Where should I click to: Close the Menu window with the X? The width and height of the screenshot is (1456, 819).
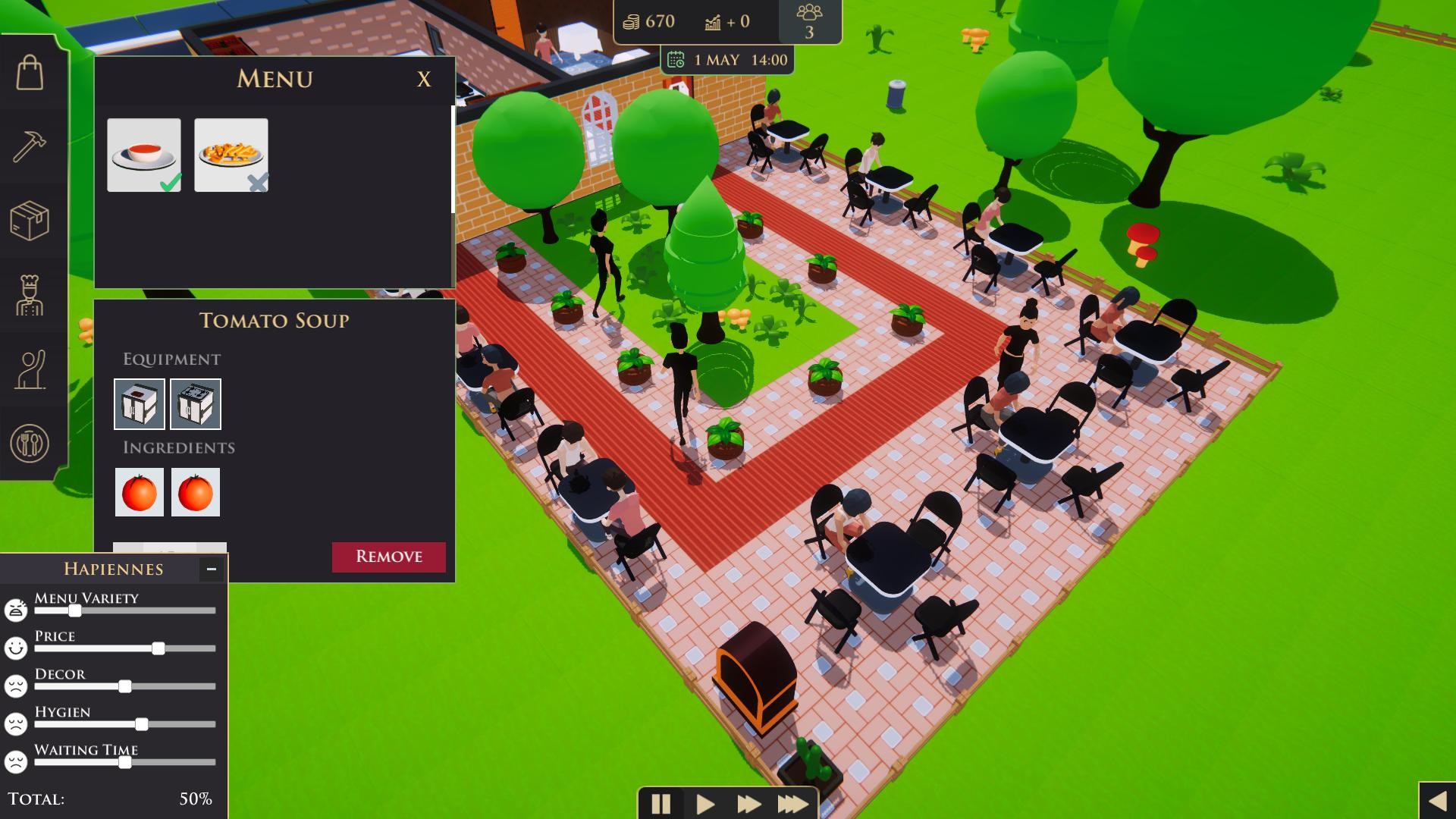tap(424, 80)
